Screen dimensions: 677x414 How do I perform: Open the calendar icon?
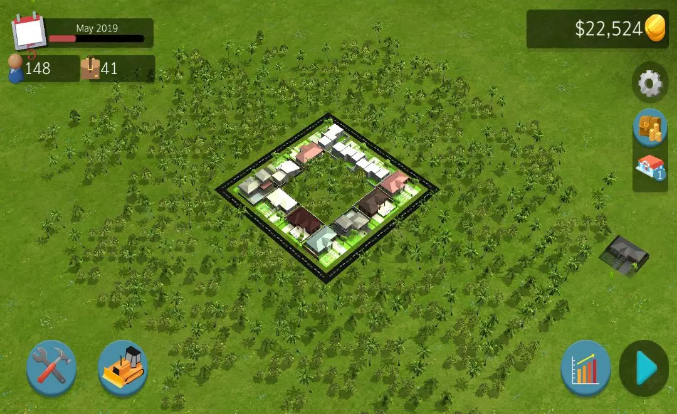(29, 31)
